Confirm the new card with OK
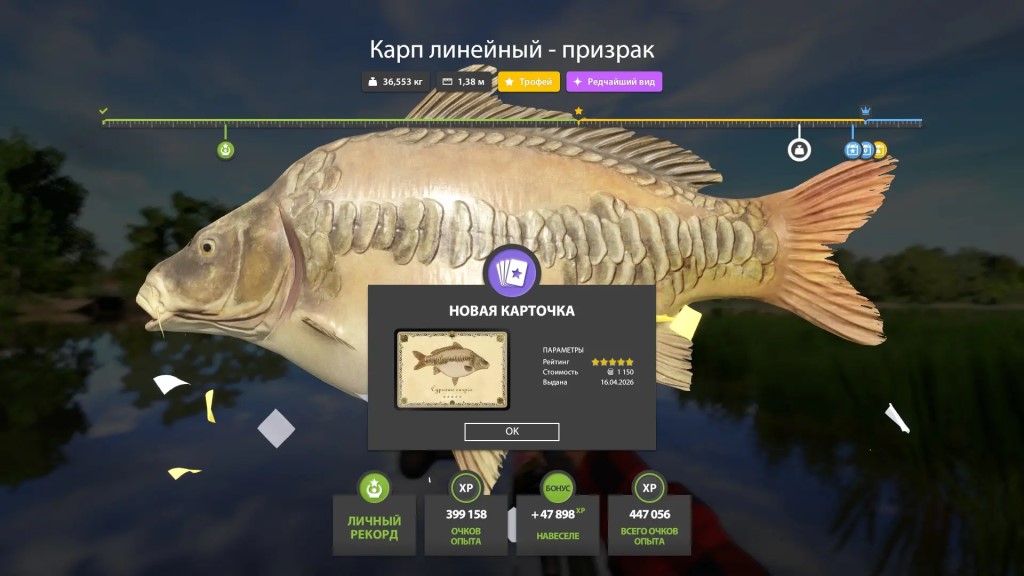1024x576 pixels. click(x=511, y=432)
